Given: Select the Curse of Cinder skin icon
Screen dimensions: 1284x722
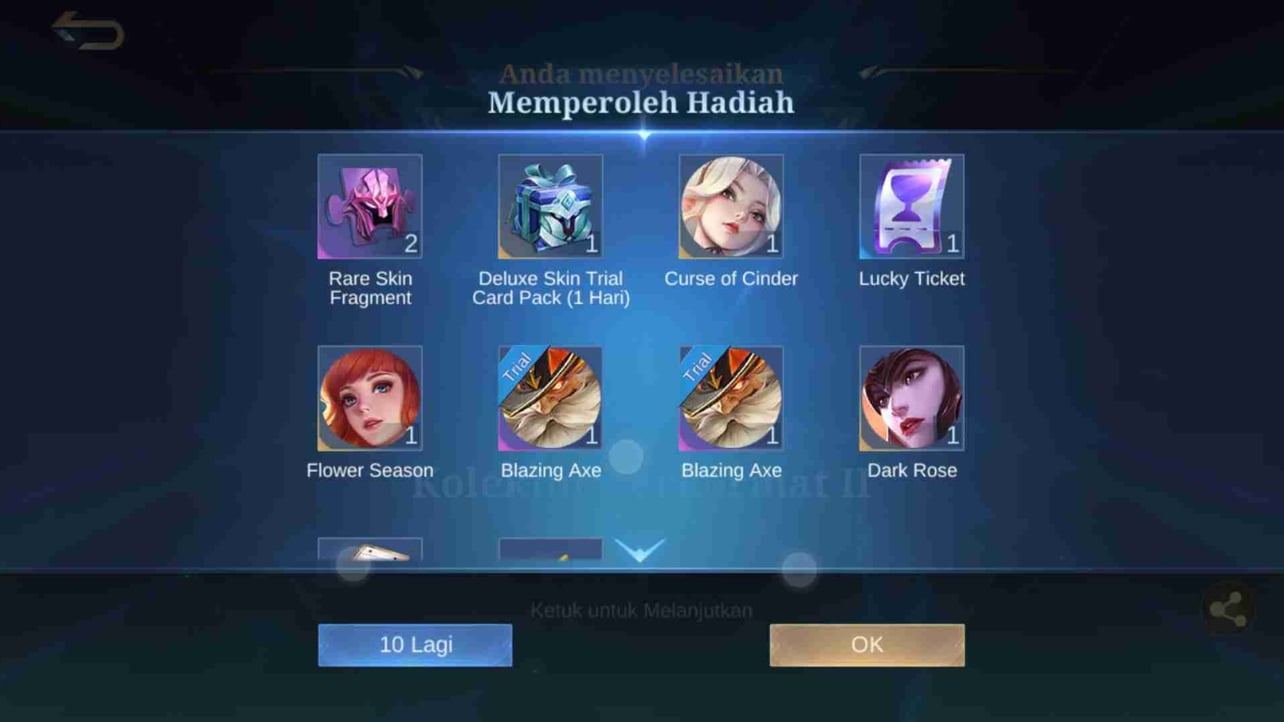Looking at the screenshot, I should [731, 206].
